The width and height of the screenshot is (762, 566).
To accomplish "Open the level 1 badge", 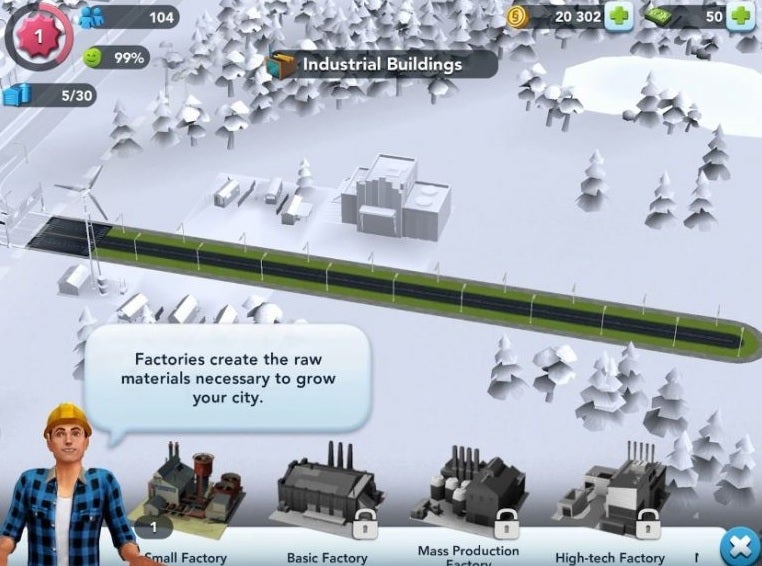I will tap(38, 34).
